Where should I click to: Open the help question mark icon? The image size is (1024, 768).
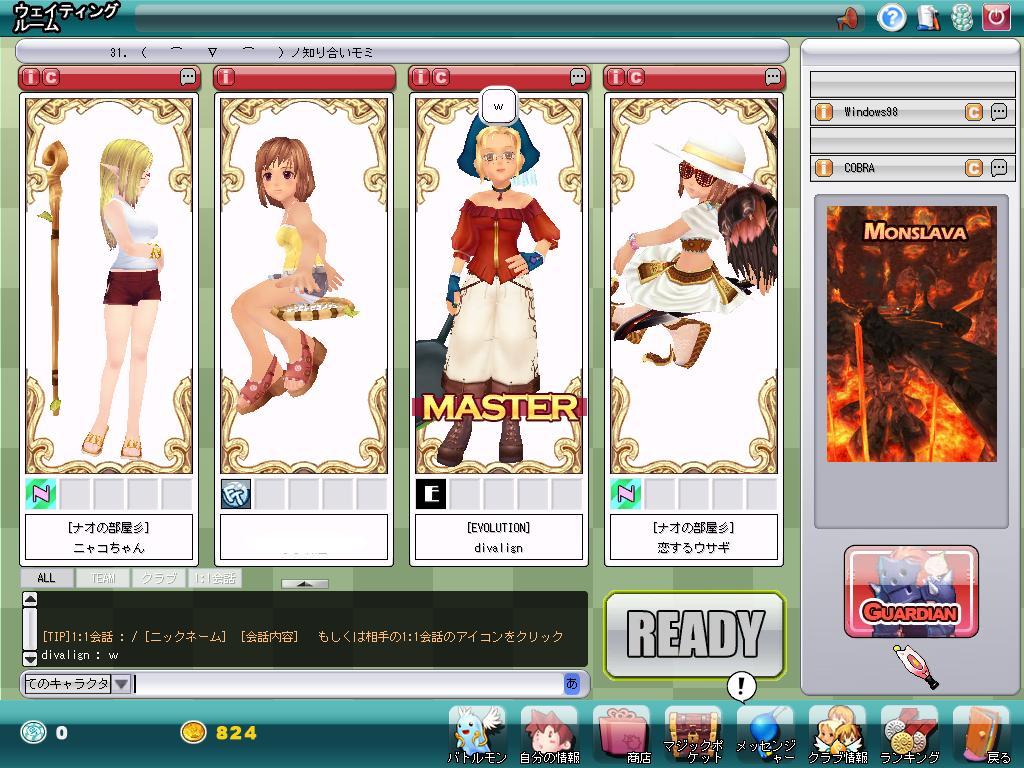(x=891, y=17)
